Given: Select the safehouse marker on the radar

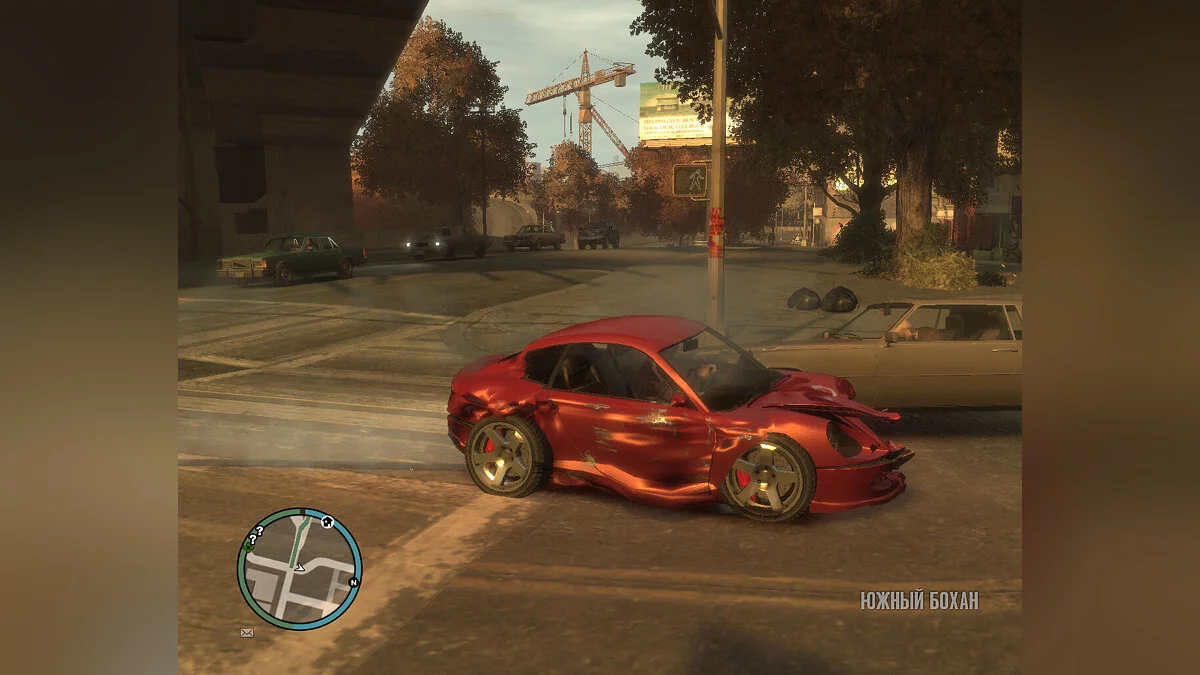Looking at the screenshot, I should 326,522.
